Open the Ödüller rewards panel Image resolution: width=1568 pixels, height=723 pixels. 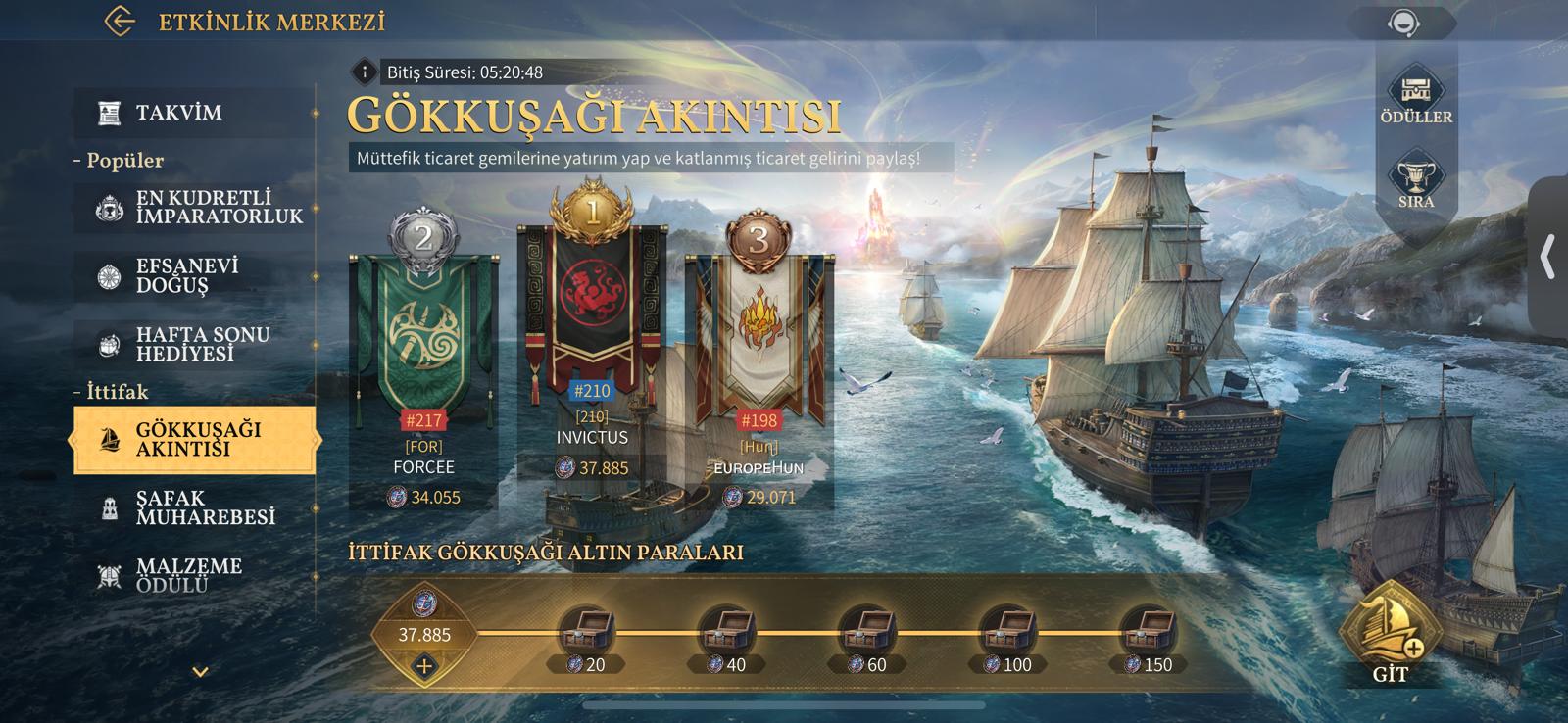click(x=1415, y=98)
